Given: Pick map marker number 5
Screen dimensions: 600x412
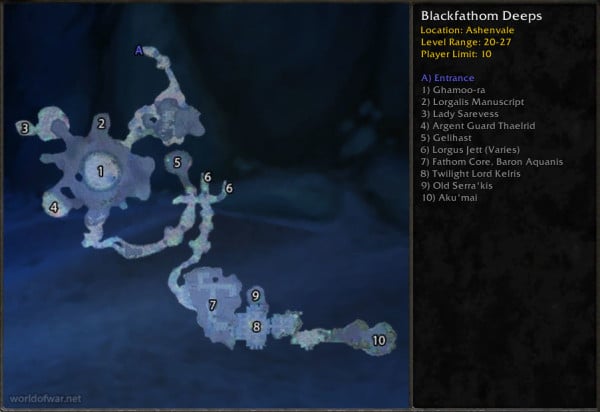Looking at the screenshot, I should click(x=177, y=162).
